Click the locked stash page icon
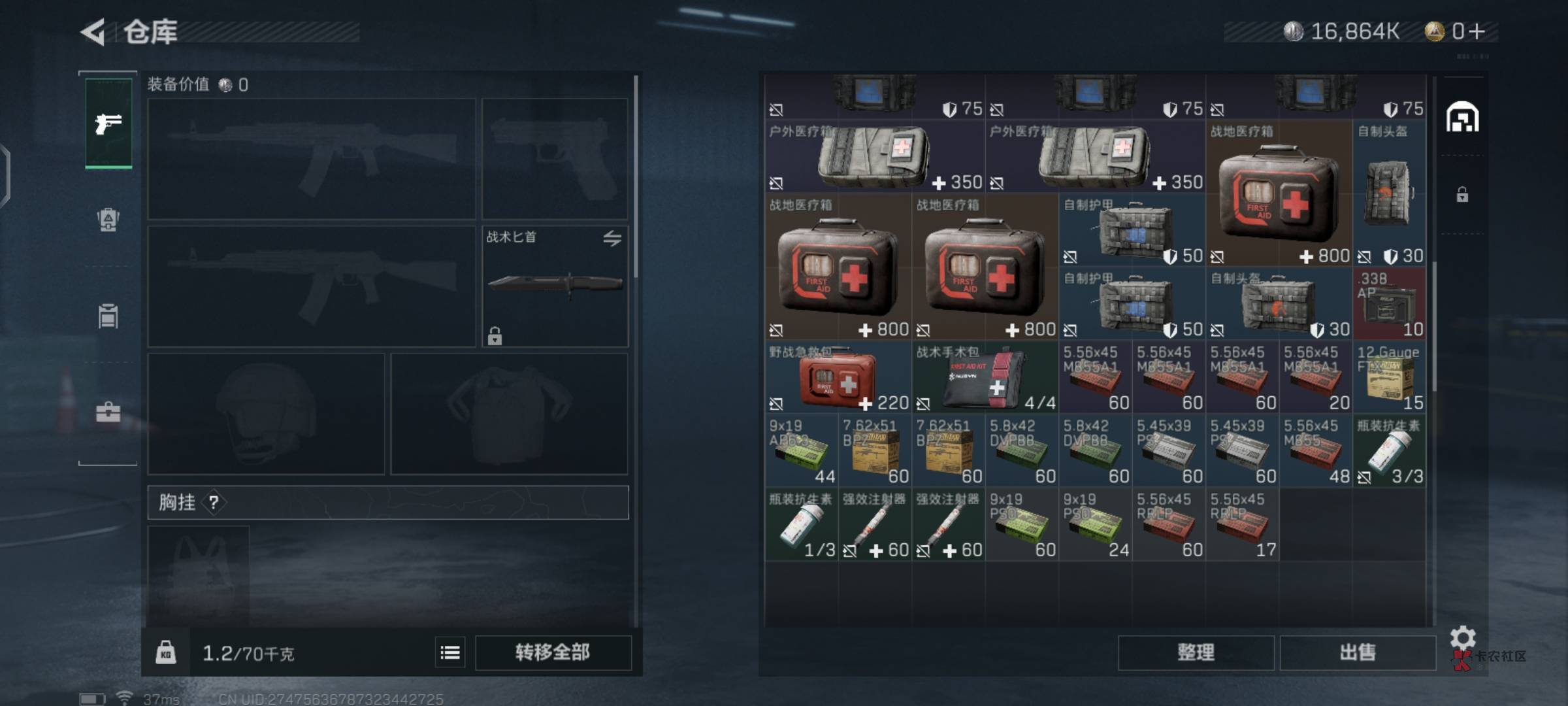The width and height of the screenshot is (1568, 706). point(1462,195)
